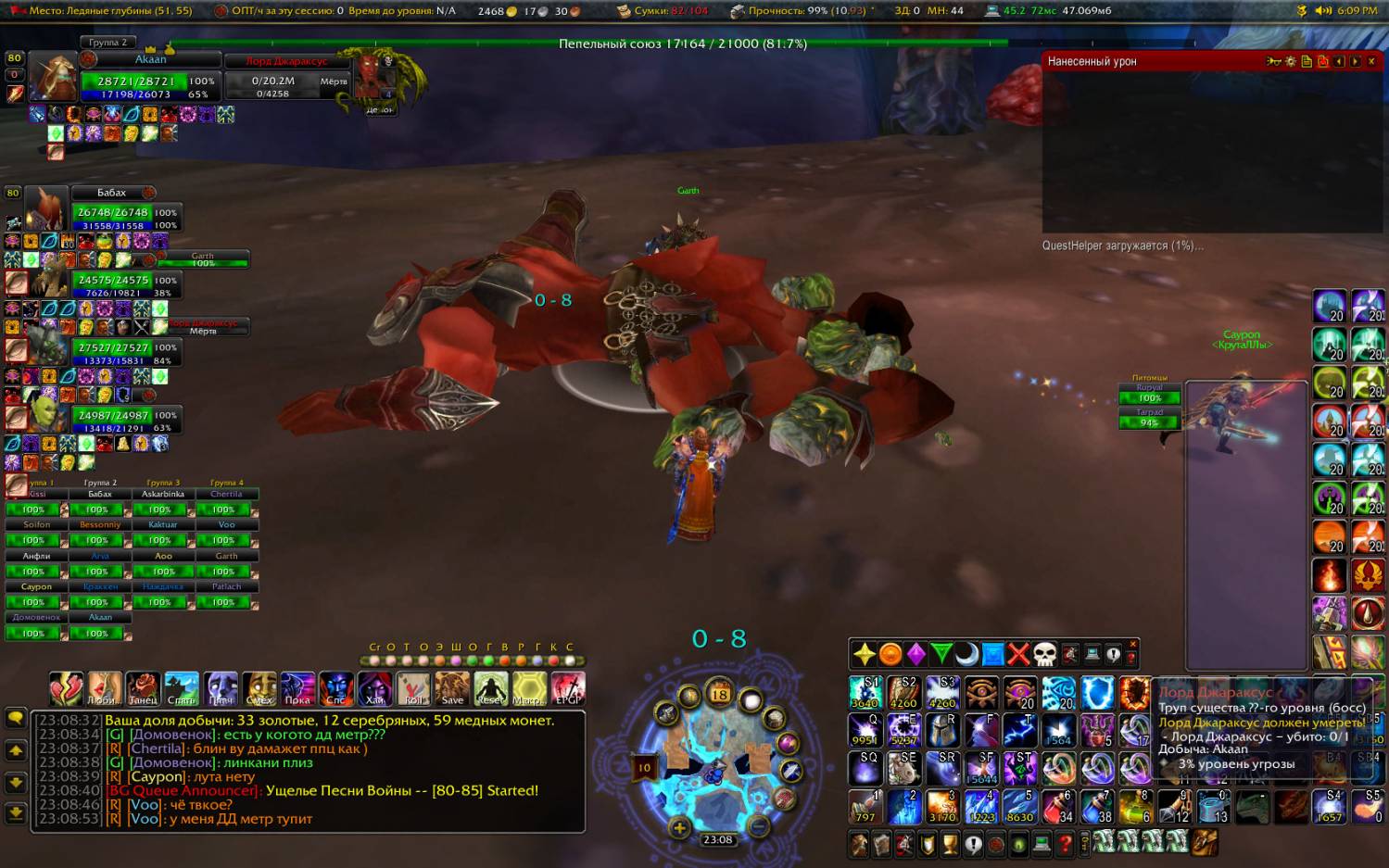This screenshot has width=1389, height=868.
Task: Click the Roll macro button
Action: click(x=413, y=689)
